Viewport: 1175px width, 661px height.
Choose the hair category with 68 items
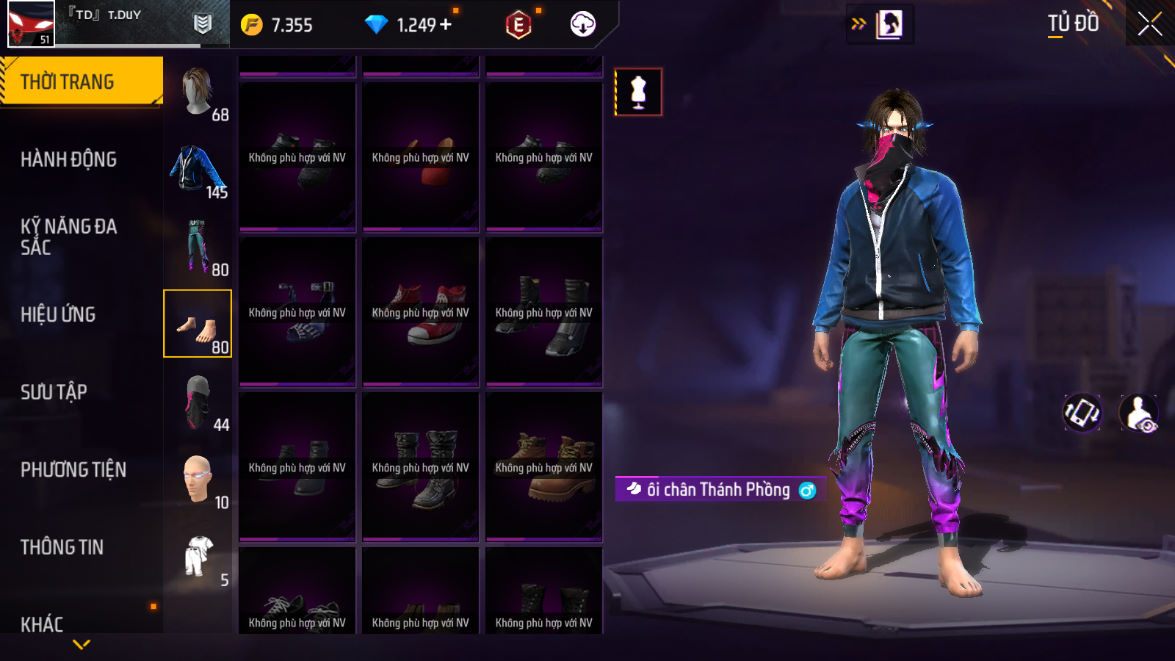pos(198,92)
